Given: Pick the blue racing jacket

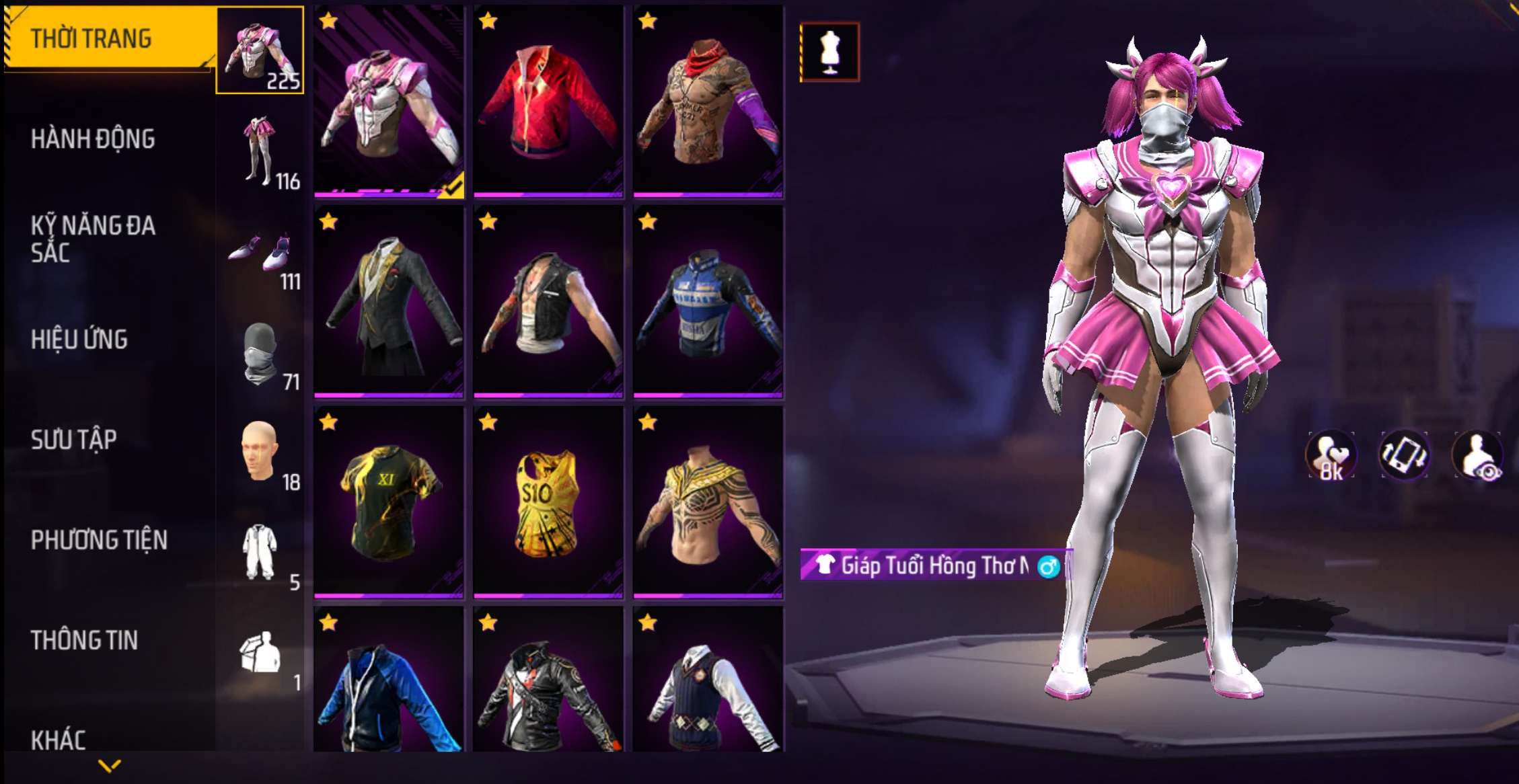Looking at the screenshot, I should tap(708, 303).
